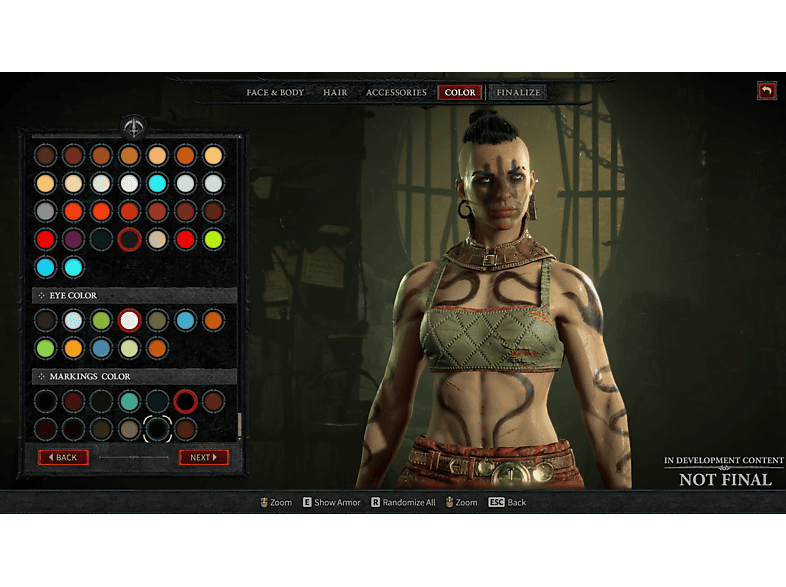
Task: Select the red-ringed black markings color swatch
Action: click(185, 401)
